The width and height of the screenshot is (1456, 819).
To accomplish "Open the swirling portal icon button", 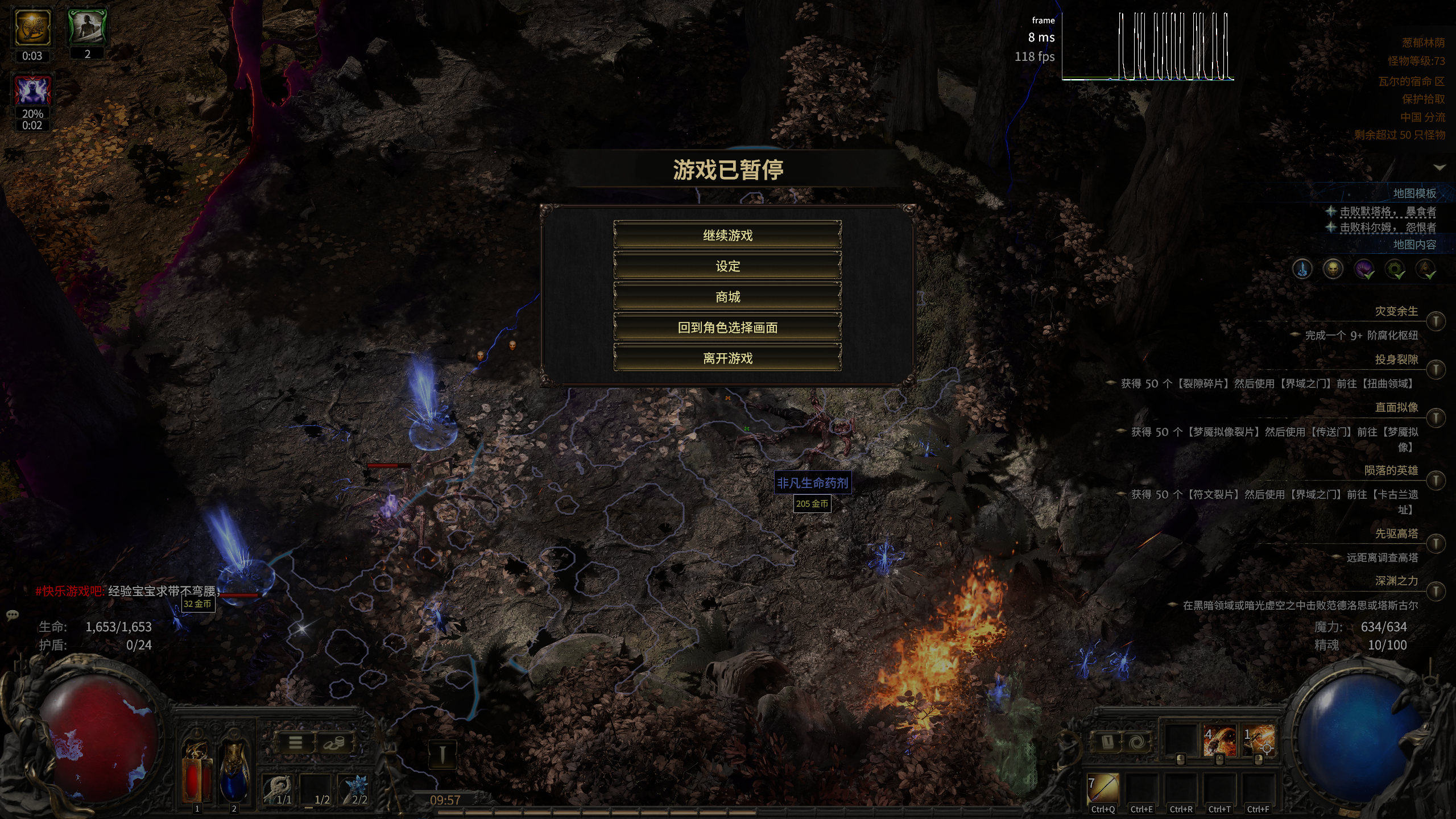I will (x=1136, y=742).
